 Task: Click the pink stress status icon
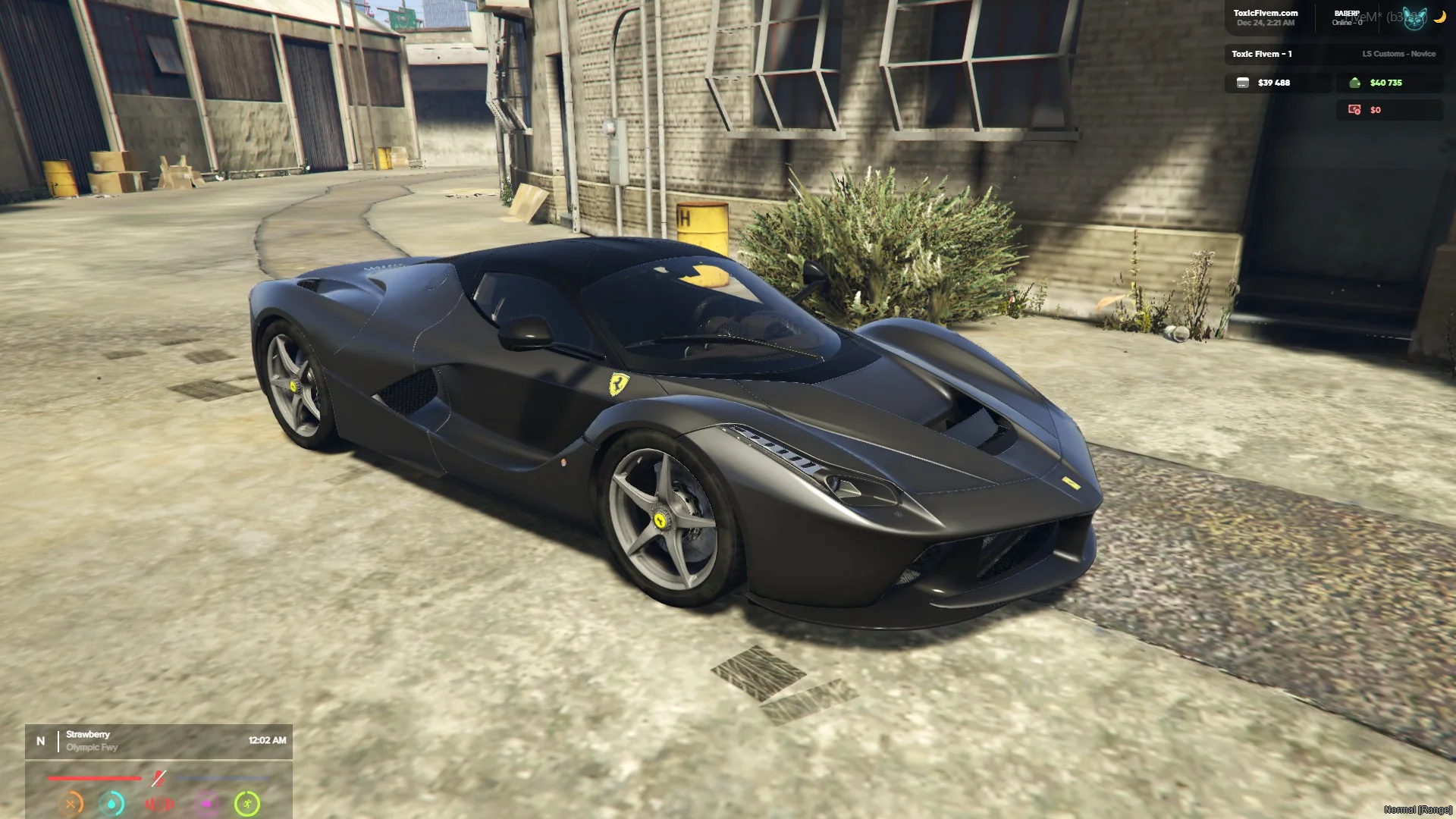point(206,803)
